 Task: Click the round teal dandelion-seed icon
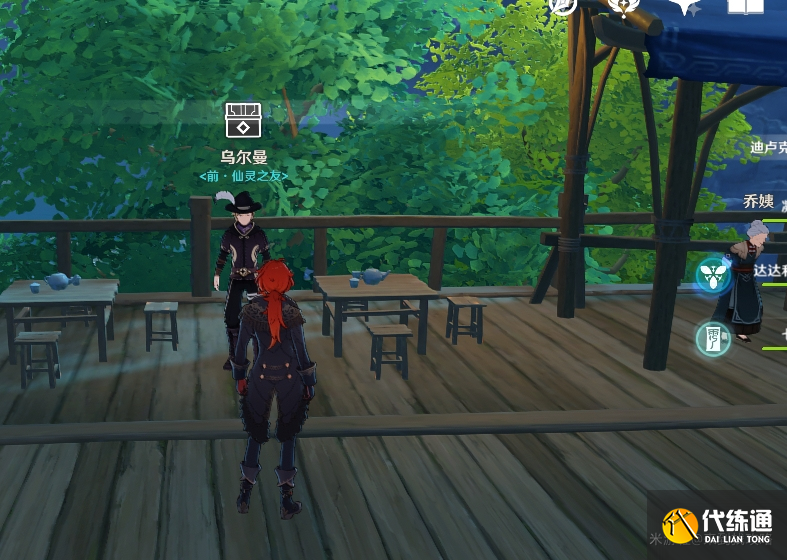coord(714,273)
